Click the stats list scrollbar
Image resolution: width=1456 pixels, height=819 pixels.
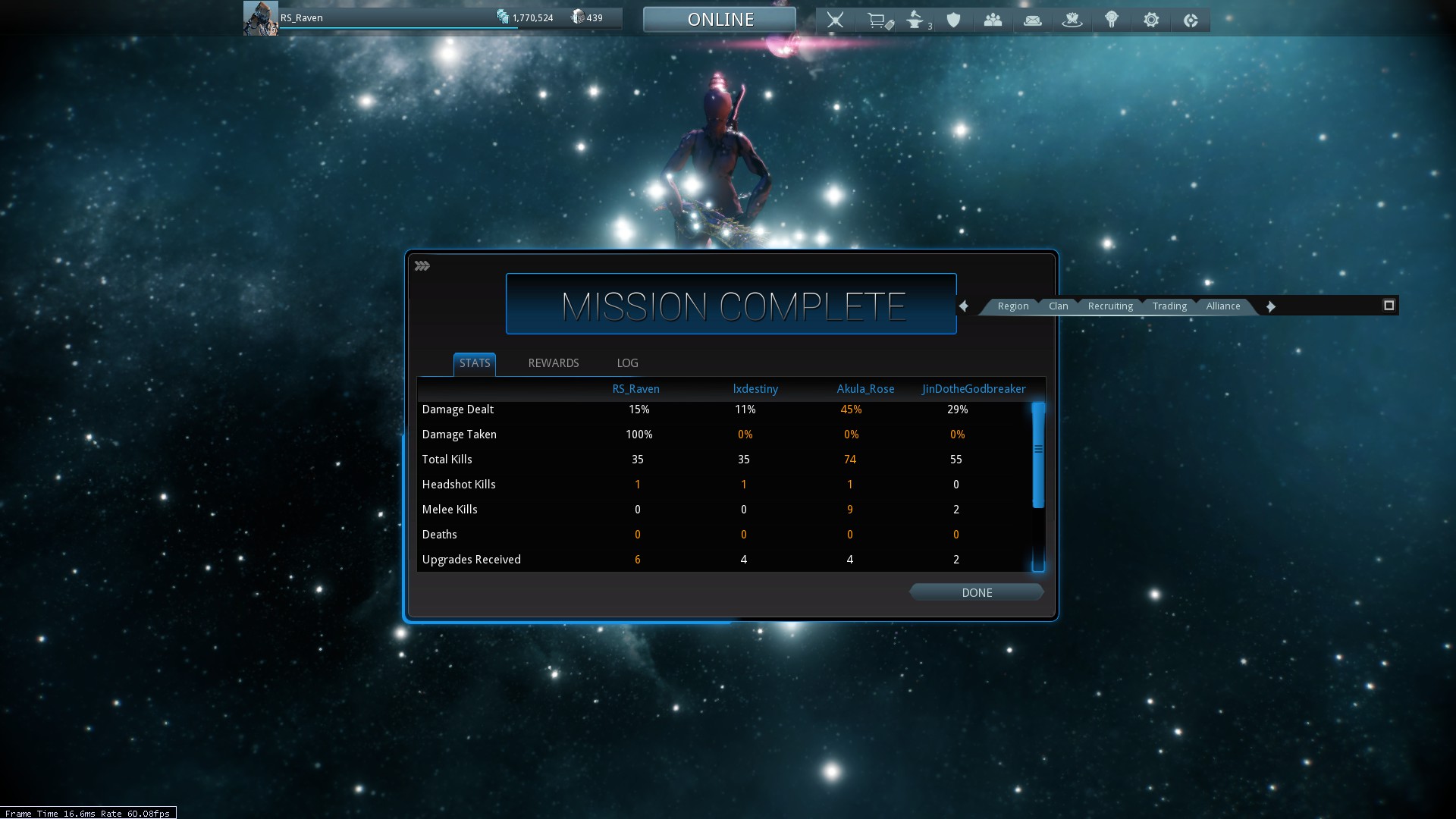[x=1038, y=455]
